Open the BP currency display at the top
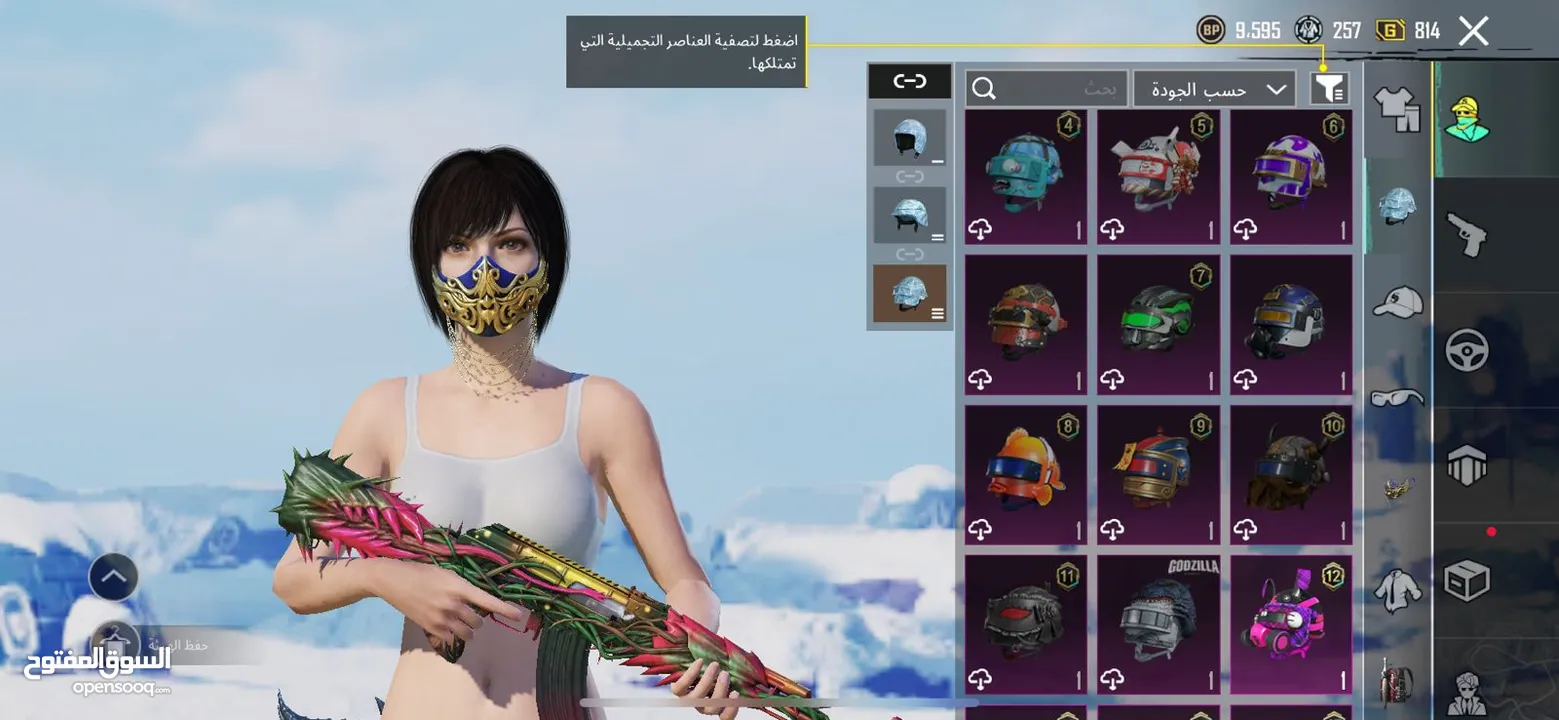 pos(1240,30)
